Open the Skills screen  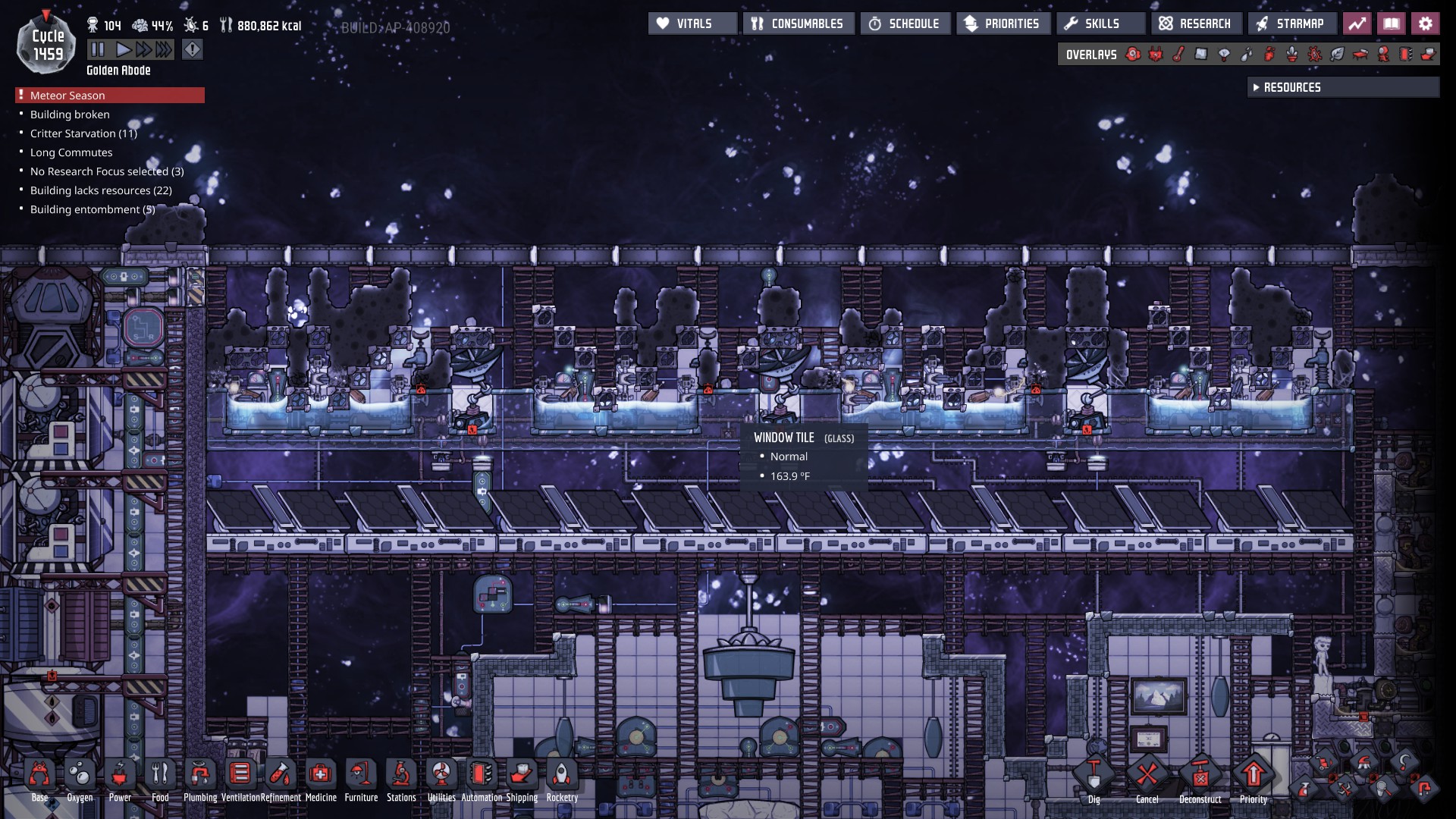1100,24
